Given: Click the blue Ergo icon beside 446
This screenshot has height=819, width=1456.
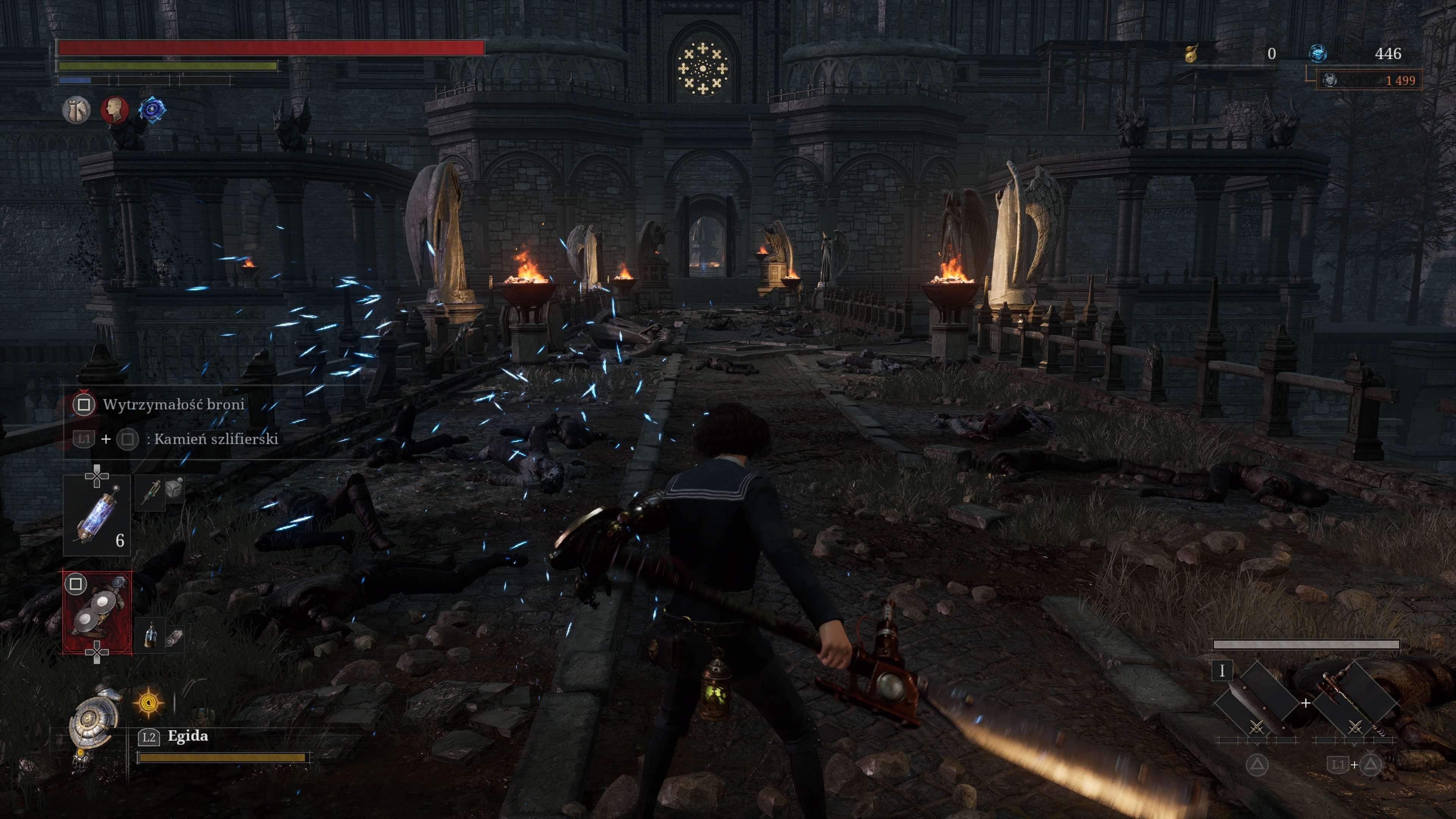Looking at the screenshot, I should coord(1318,54).
